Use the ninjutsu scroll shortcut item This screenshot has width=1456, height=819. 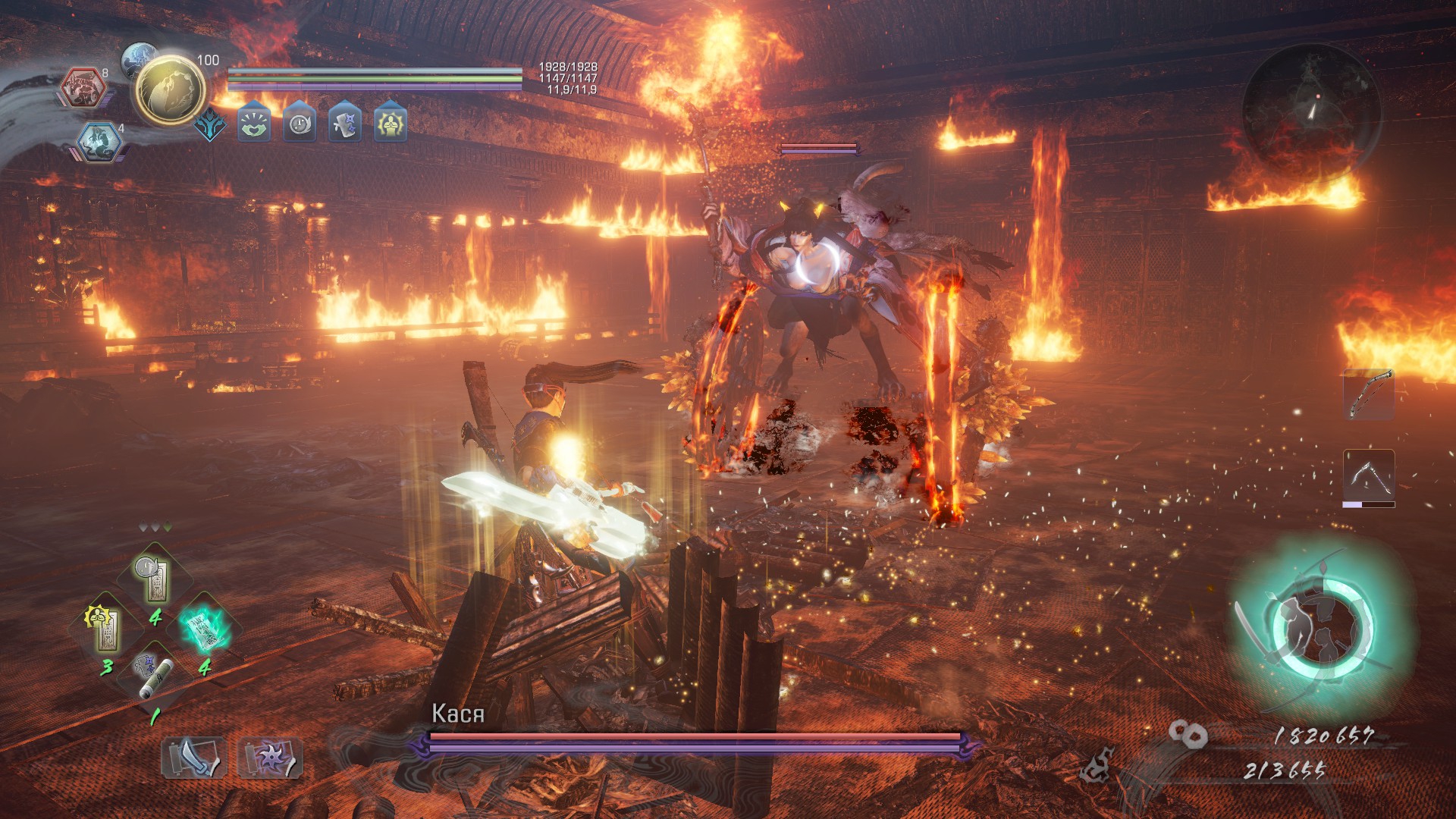click(x=155, y=676)
